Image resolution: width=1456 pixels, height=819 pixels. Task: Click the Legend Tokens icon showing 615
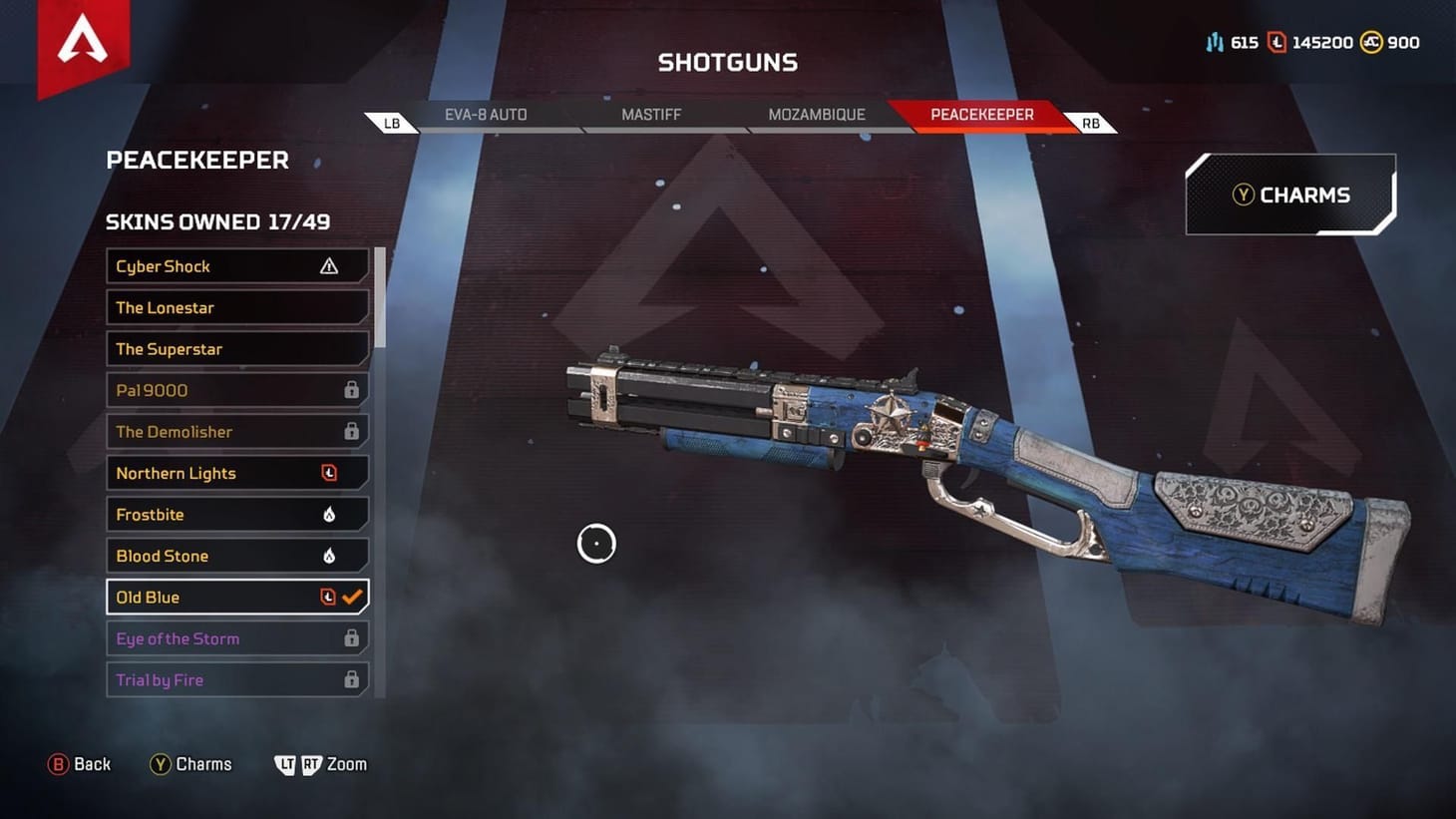pos(1215,42)
